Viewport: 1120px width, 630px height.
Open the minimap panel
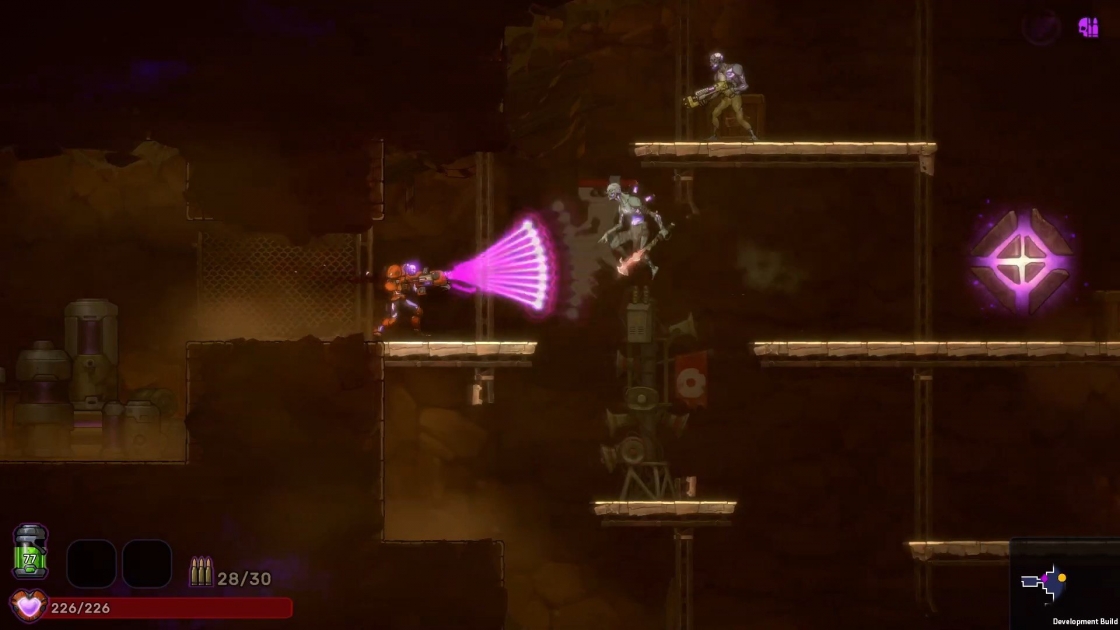(x=1064, y=584)
